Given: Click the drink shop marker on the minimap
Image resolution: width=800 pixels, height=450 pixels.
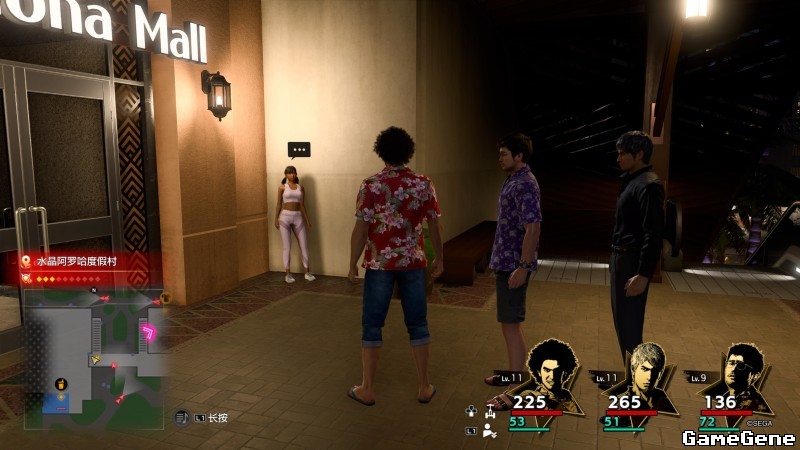Looking at the screenshot, I should (62, 384).
